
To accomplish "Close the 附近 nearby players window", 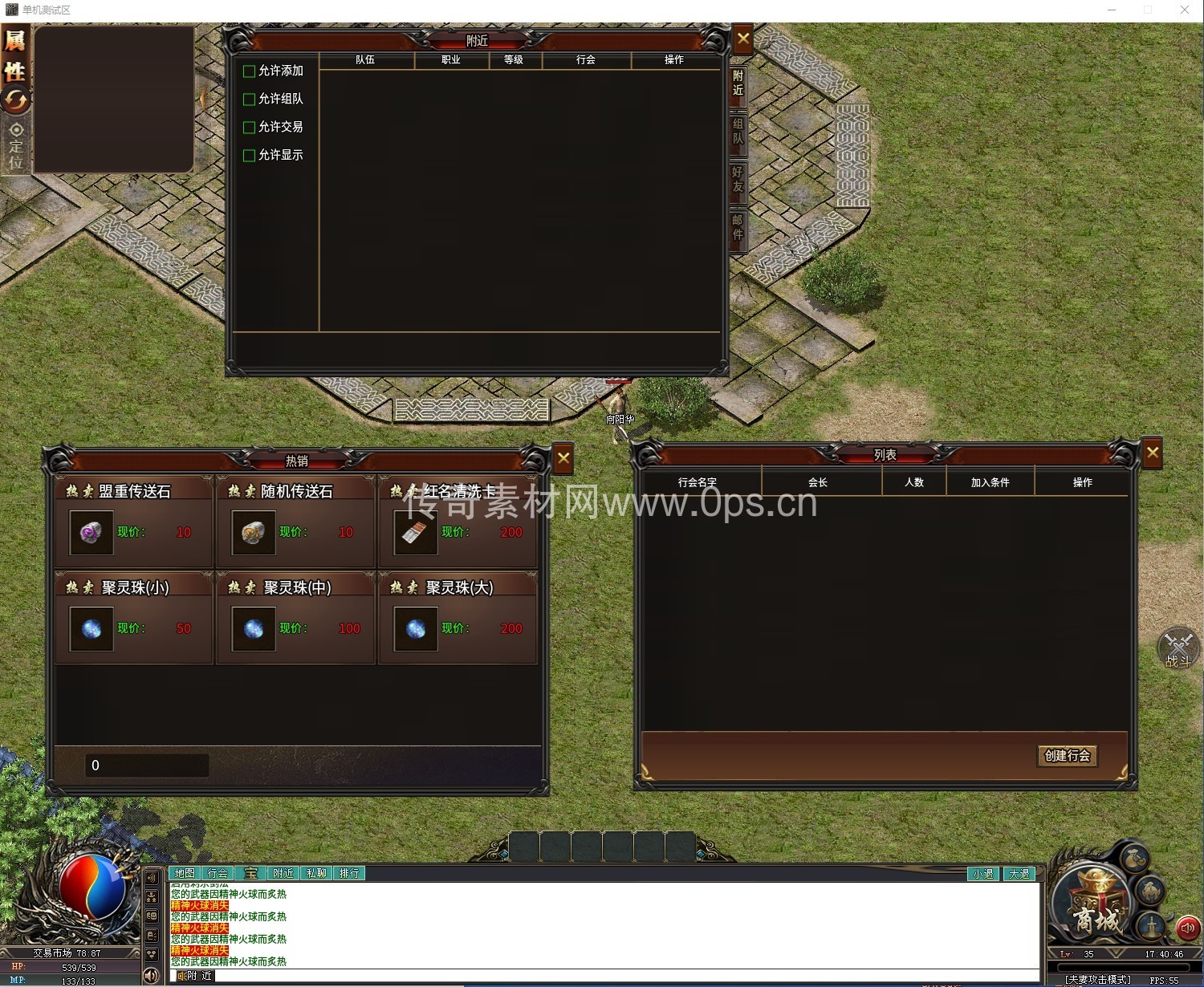I will coord(743,39).
